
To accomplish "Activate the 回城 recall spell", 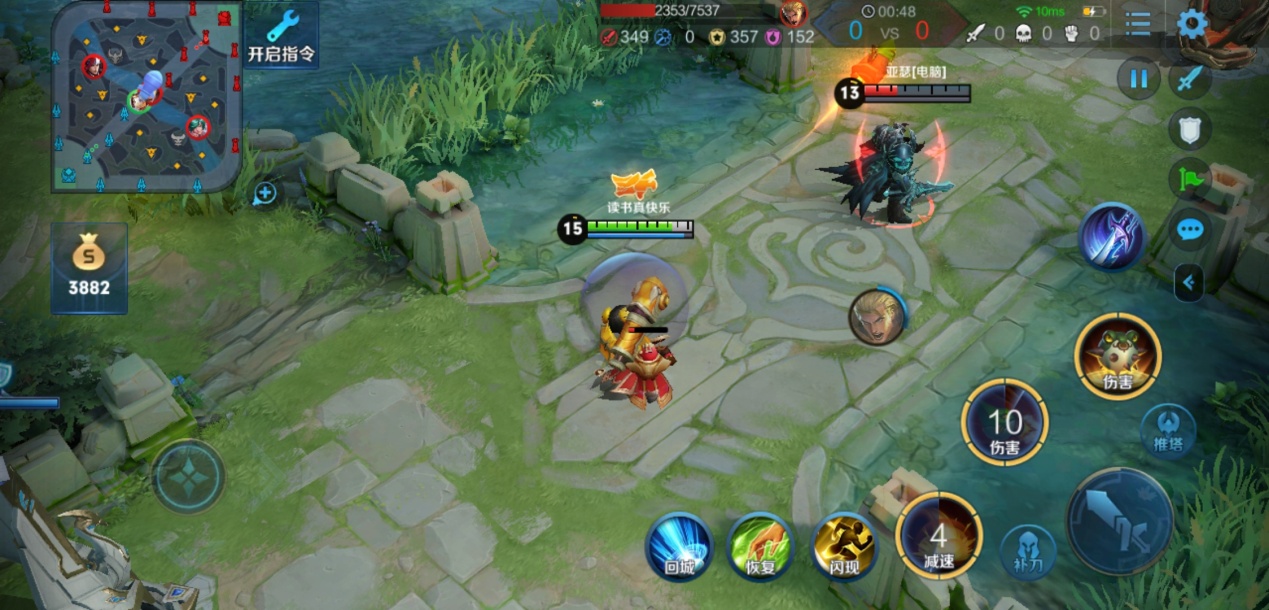I will tap(679, 546).
